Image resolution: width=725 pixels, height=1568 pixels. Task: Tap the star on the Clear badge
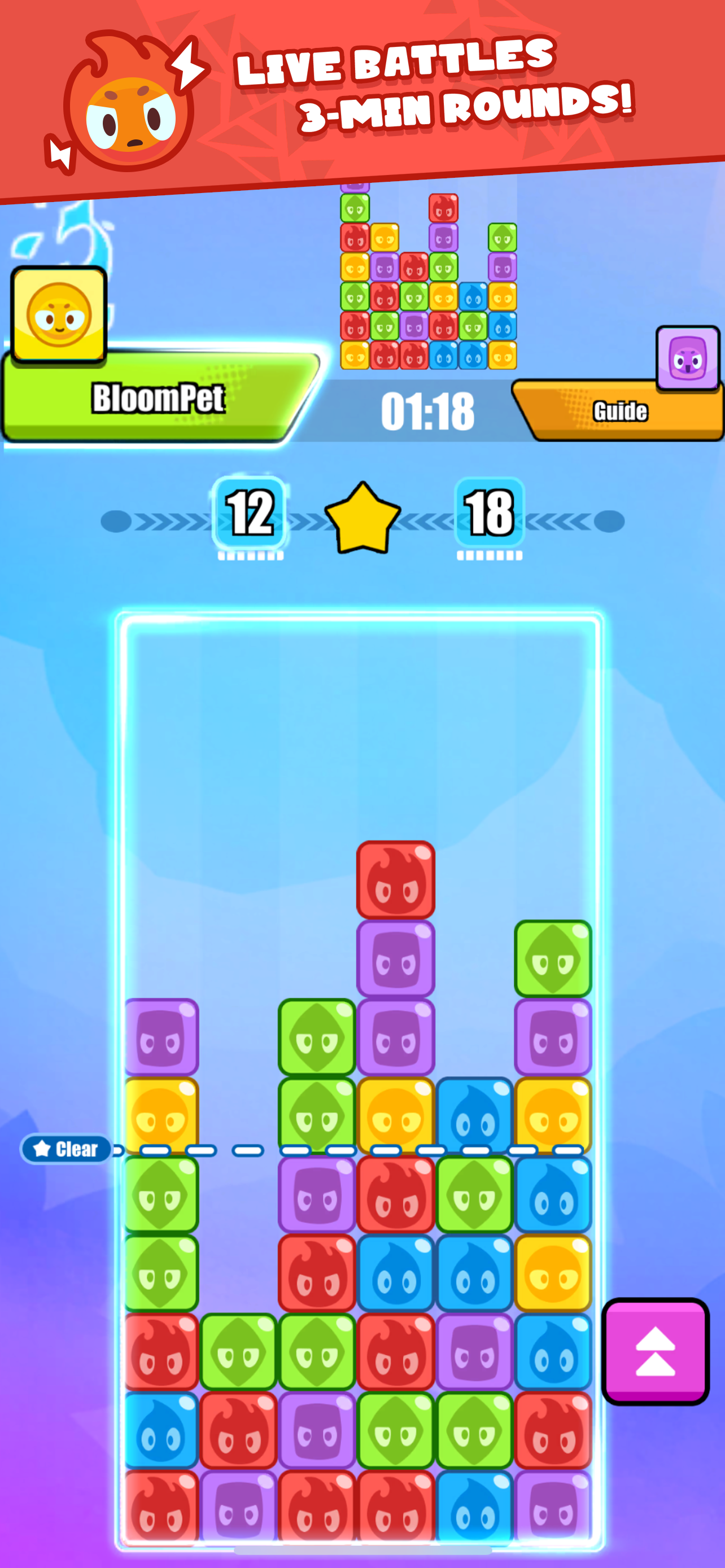[41, 1147]
